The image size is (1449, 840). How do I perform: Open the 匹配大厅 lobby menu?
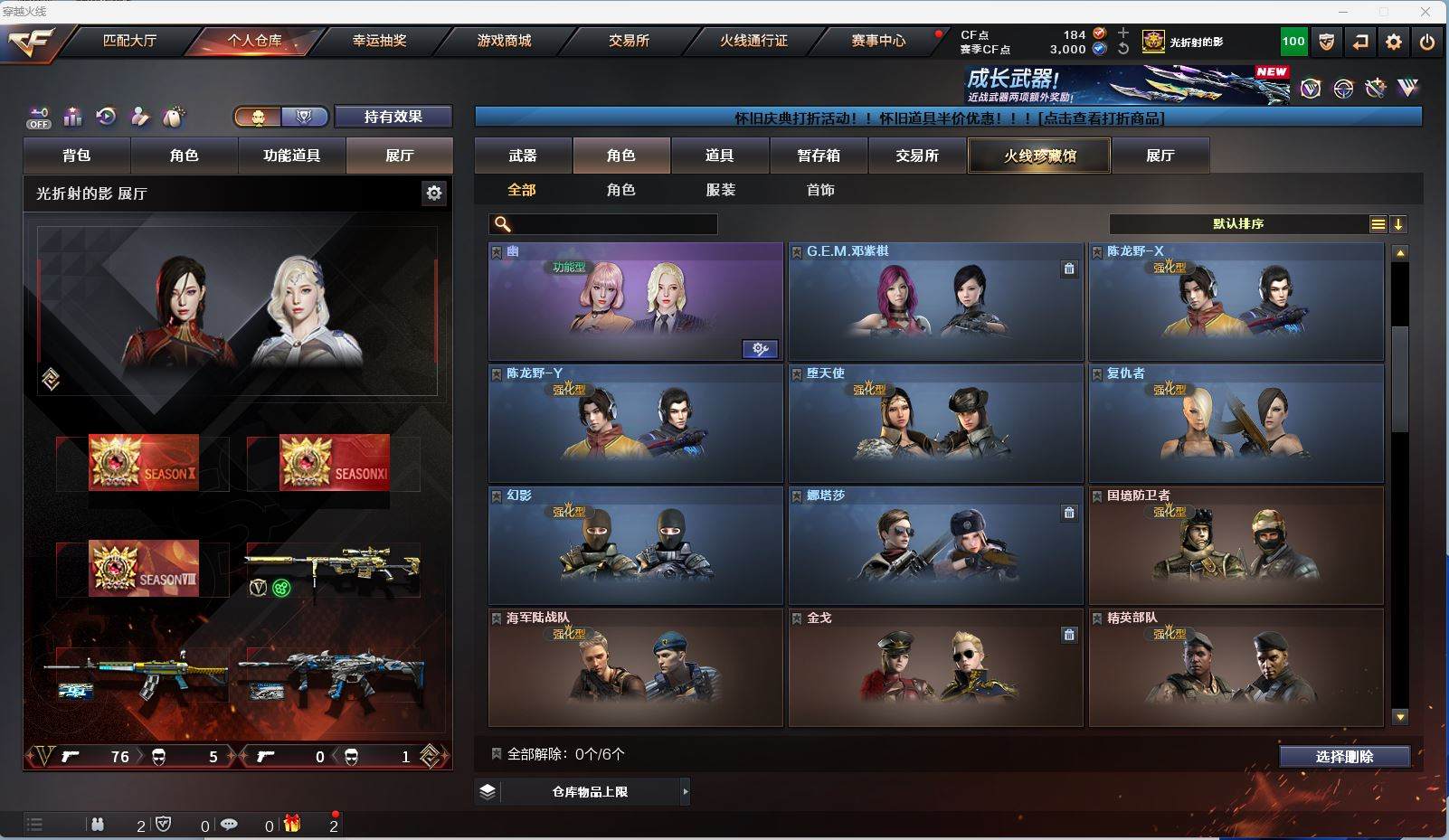129,41
